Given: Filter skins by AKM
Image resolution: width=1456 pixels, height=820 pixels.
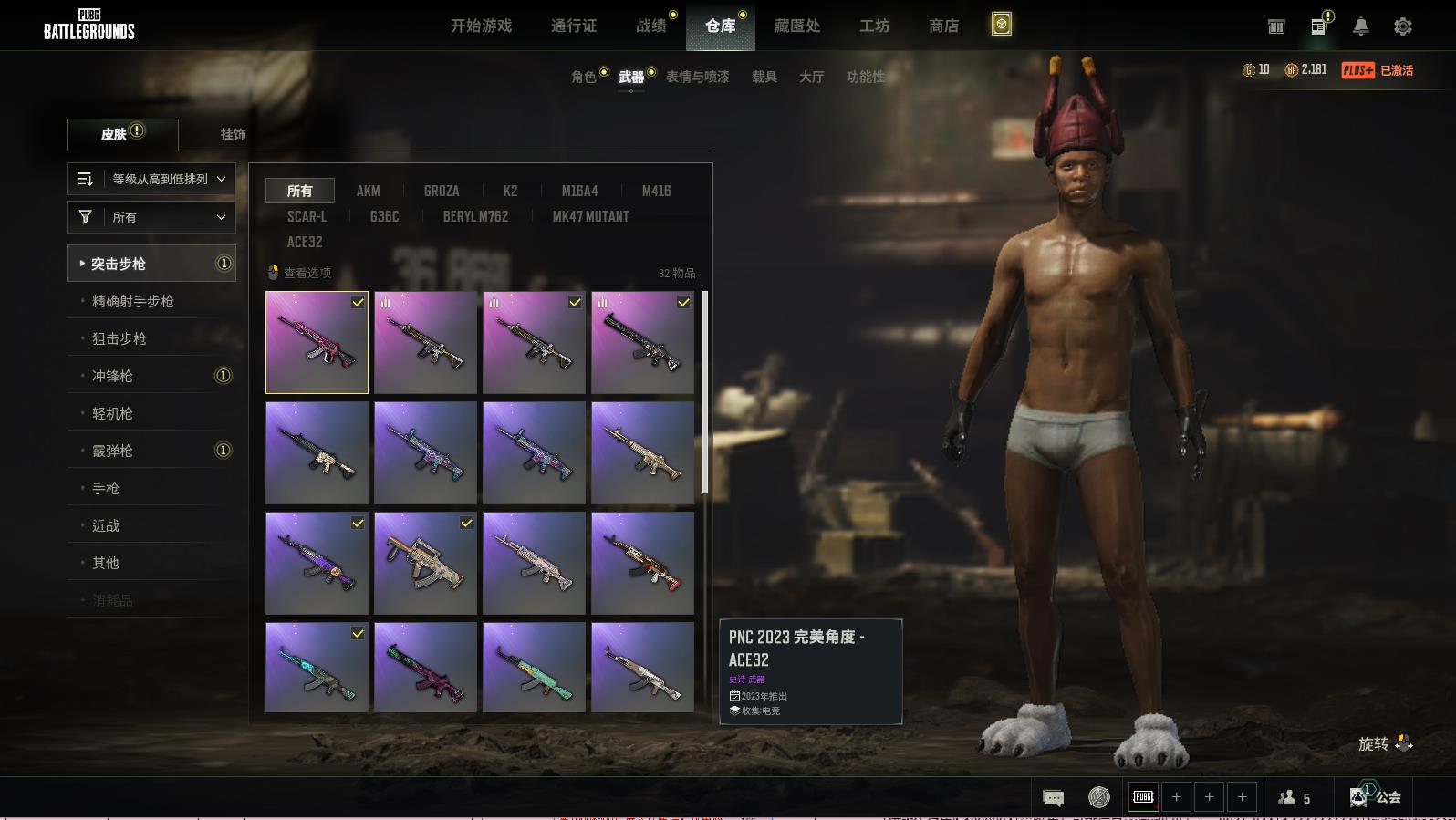Looking at the screenshot, I should click(x=368, y=191).
